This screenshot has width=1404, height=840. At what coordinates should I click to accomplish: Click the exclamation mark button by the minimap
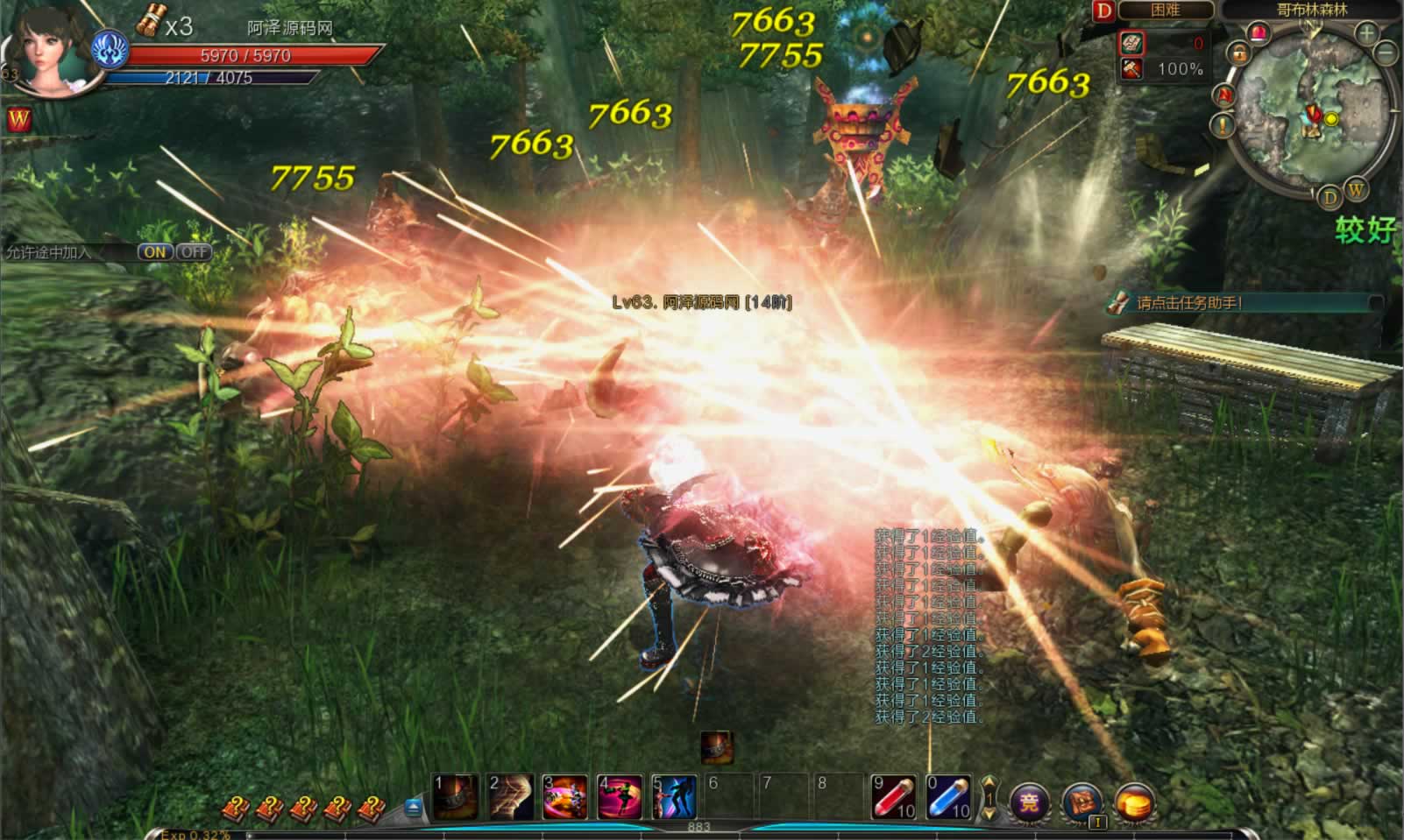click(x=1223, y=126)
